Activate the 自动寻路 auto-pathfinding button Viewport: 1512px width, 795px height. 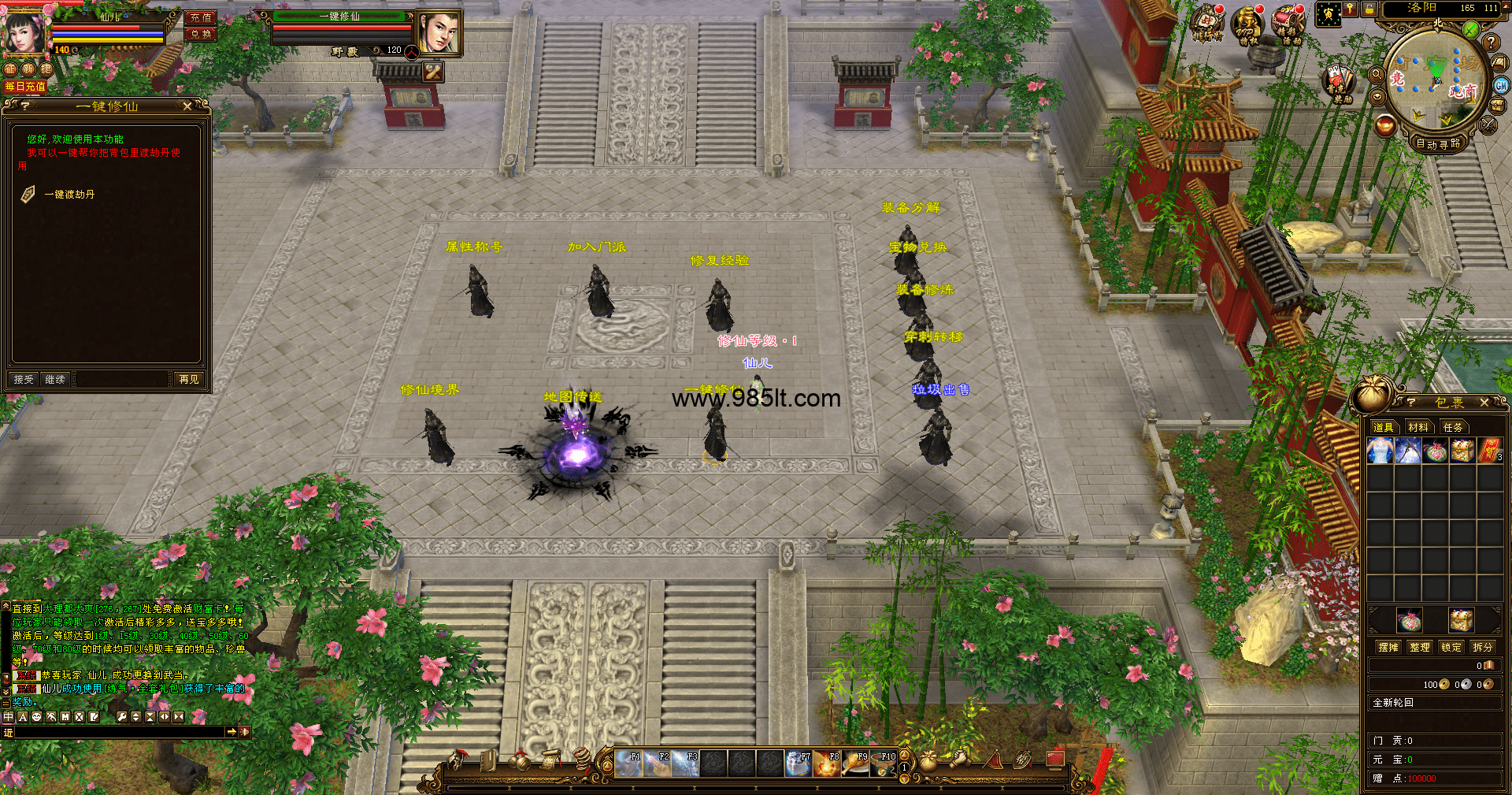[x=1438, y=143]
